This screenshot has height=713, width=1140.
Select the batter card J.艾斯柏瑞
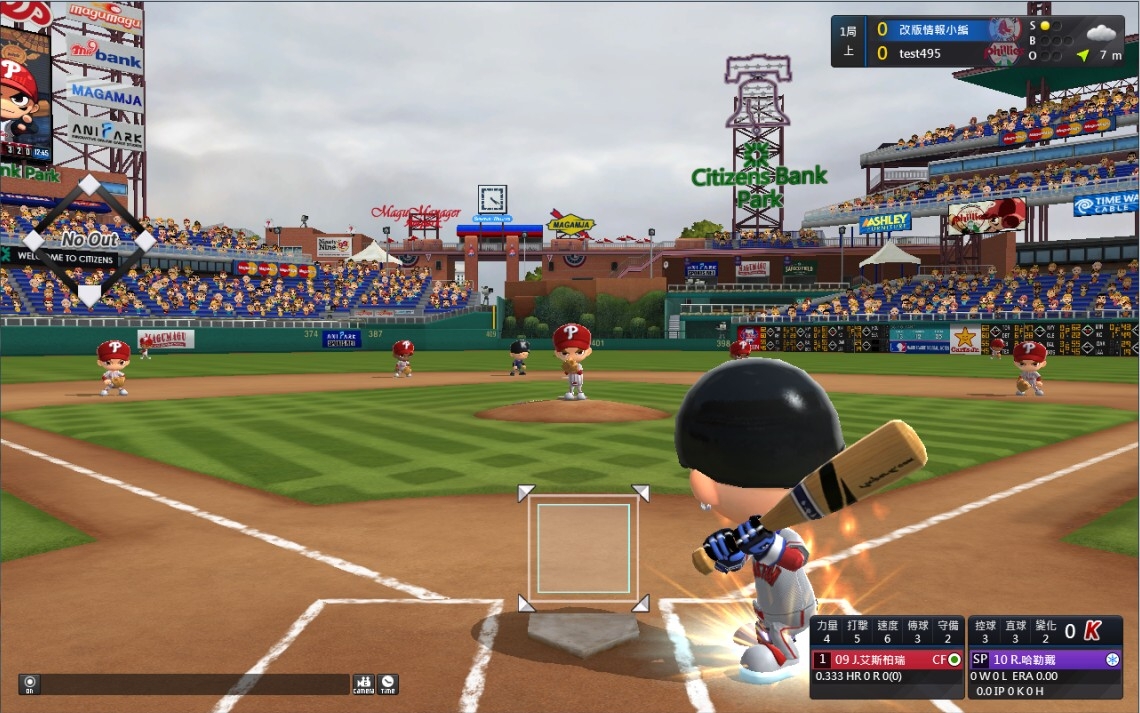tap(886, 660)
